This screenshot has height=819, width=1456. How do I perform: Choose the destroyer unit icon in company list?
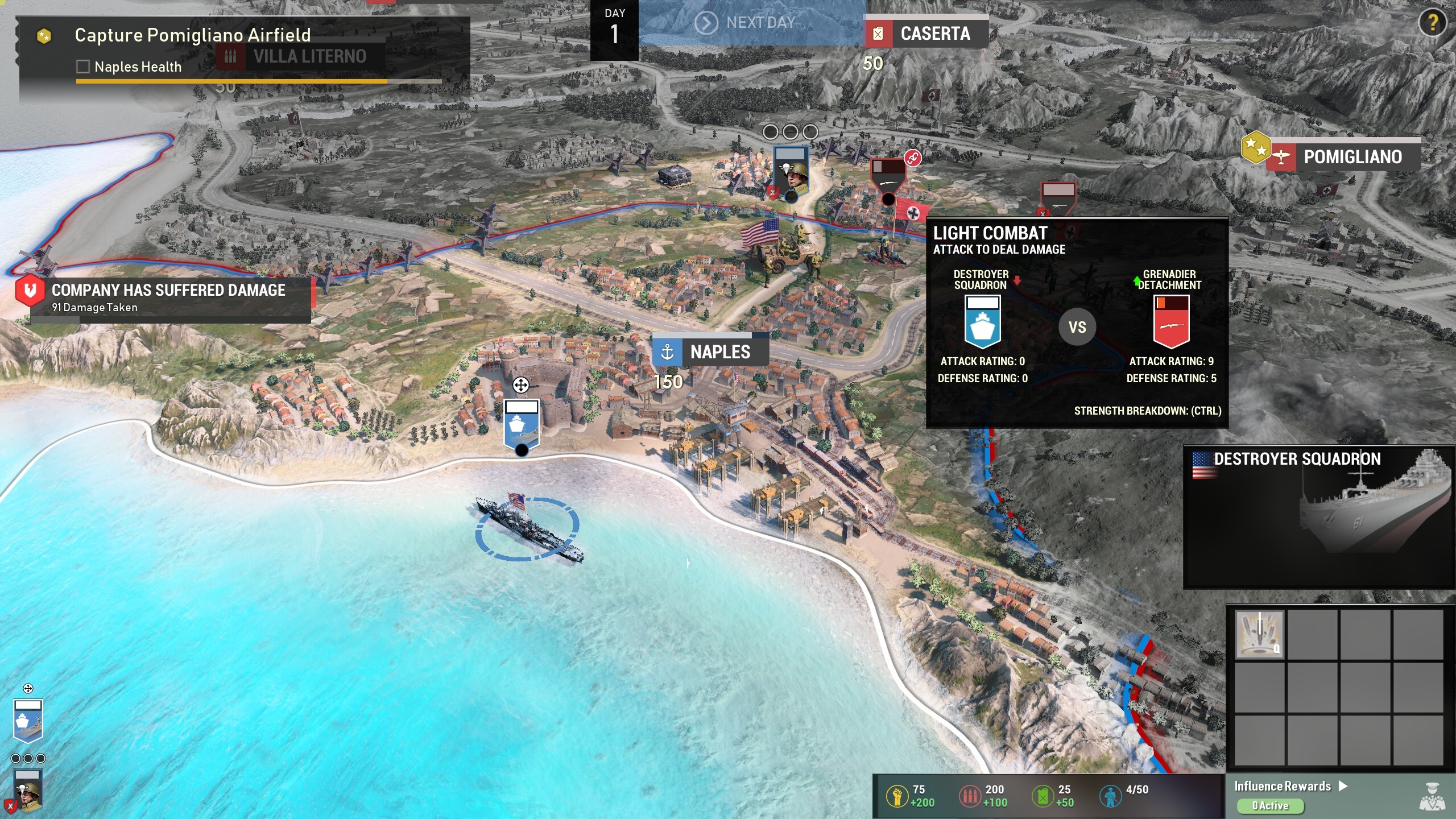coord(28,720)
